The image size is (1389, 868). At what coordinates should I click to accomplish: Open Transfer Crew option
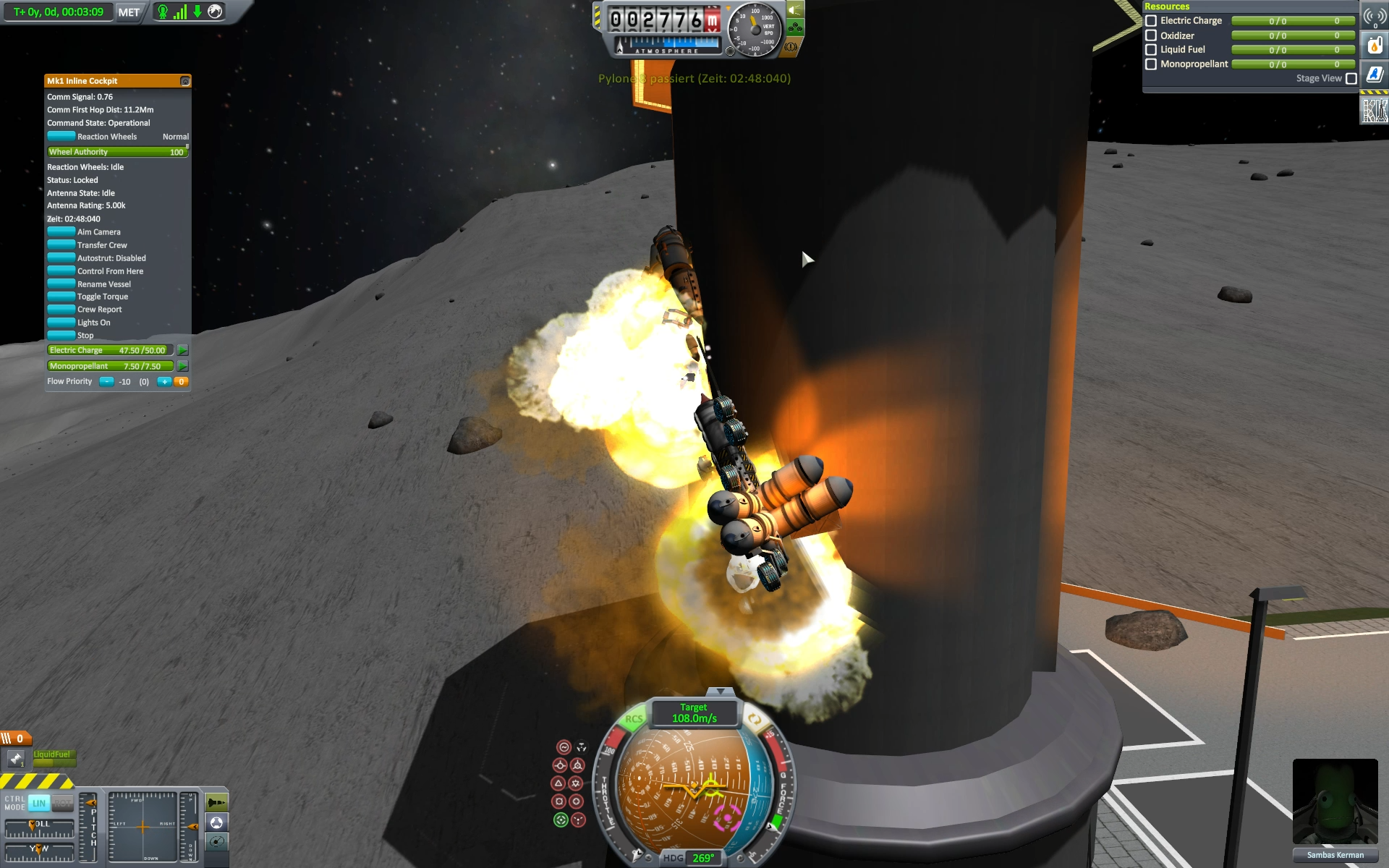(x=61, y=245)
